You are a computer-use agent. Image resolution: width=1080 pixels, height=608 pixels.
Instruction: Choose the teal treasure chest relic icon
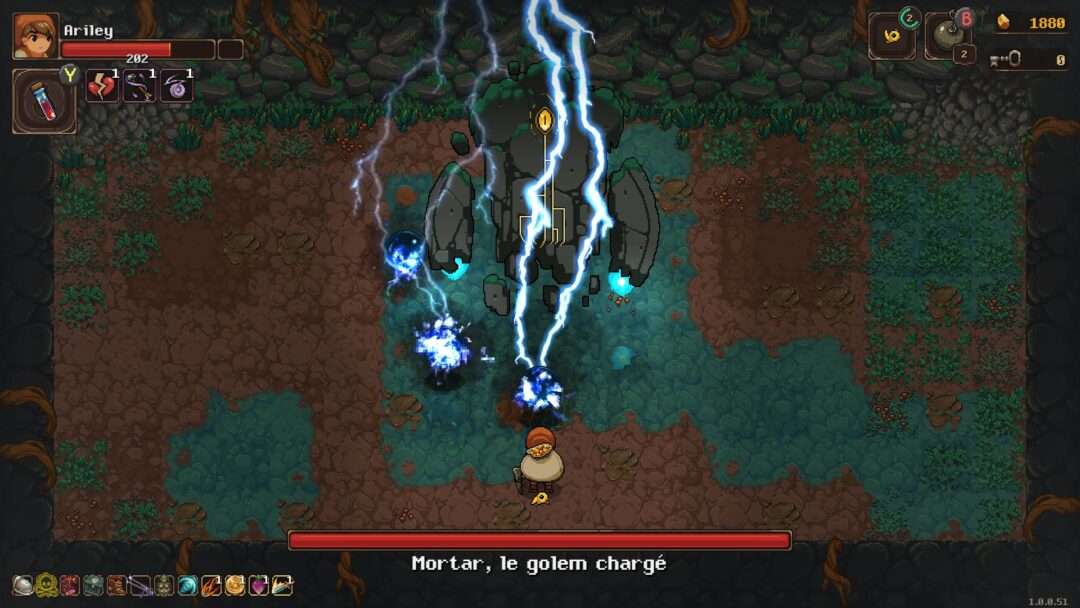(93, 585)
